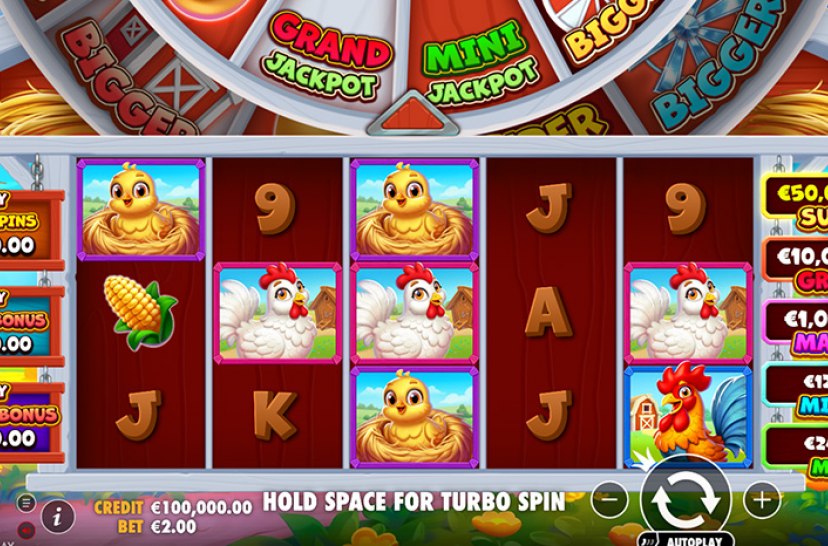
Task: Spin the reels with the circular arrows button
Action: coord(686,497)
